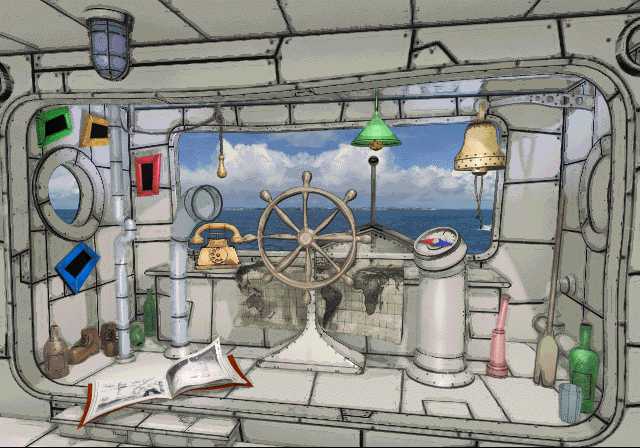
Task: Select the green picture frame
Action: pyautogui.click(x=52, y=126)
